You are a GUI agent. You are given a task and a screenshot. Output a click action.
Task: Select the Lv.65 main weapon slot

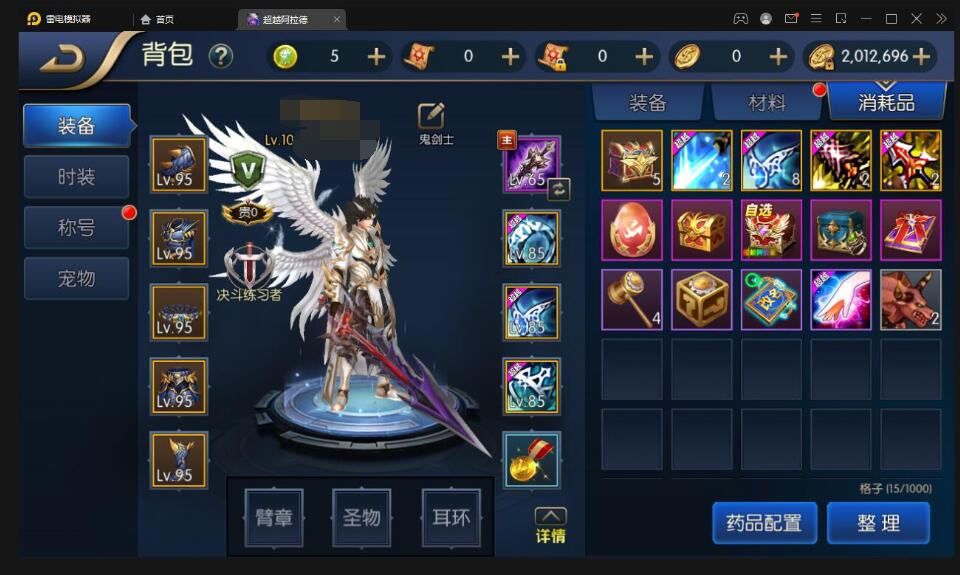click(x=532, y=164)
